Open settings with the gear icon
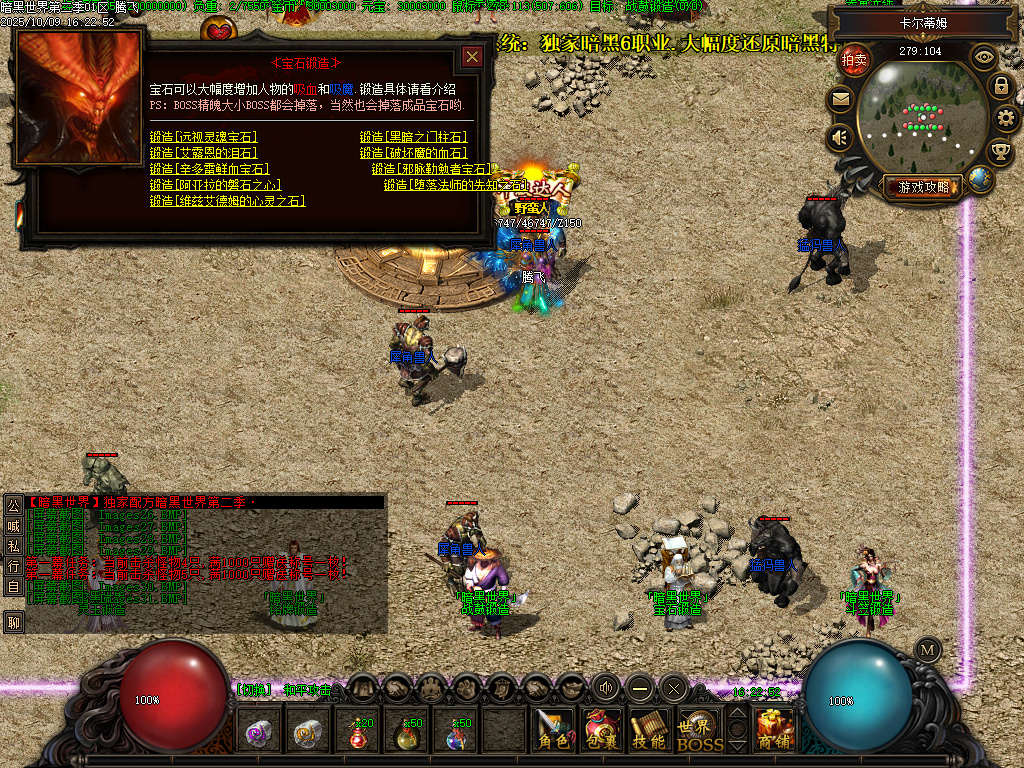This screenshot has height=768, width=1024. pyautogui.click(x=1007, y=119)
